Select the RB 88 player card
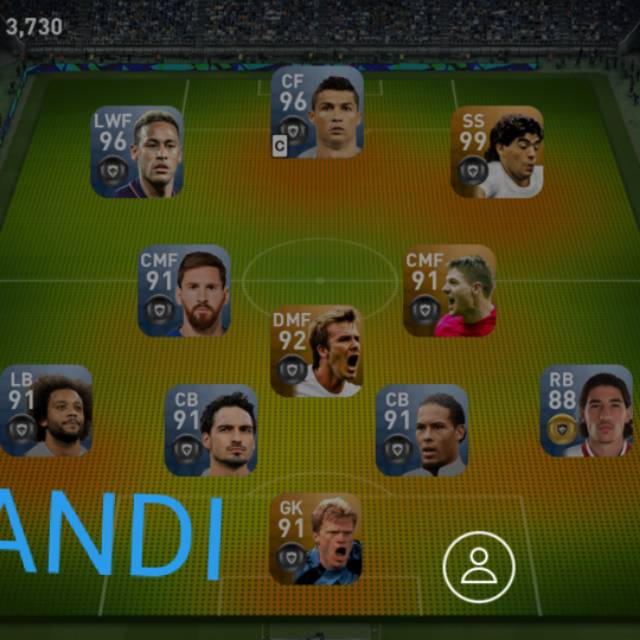 click(586, 411)
